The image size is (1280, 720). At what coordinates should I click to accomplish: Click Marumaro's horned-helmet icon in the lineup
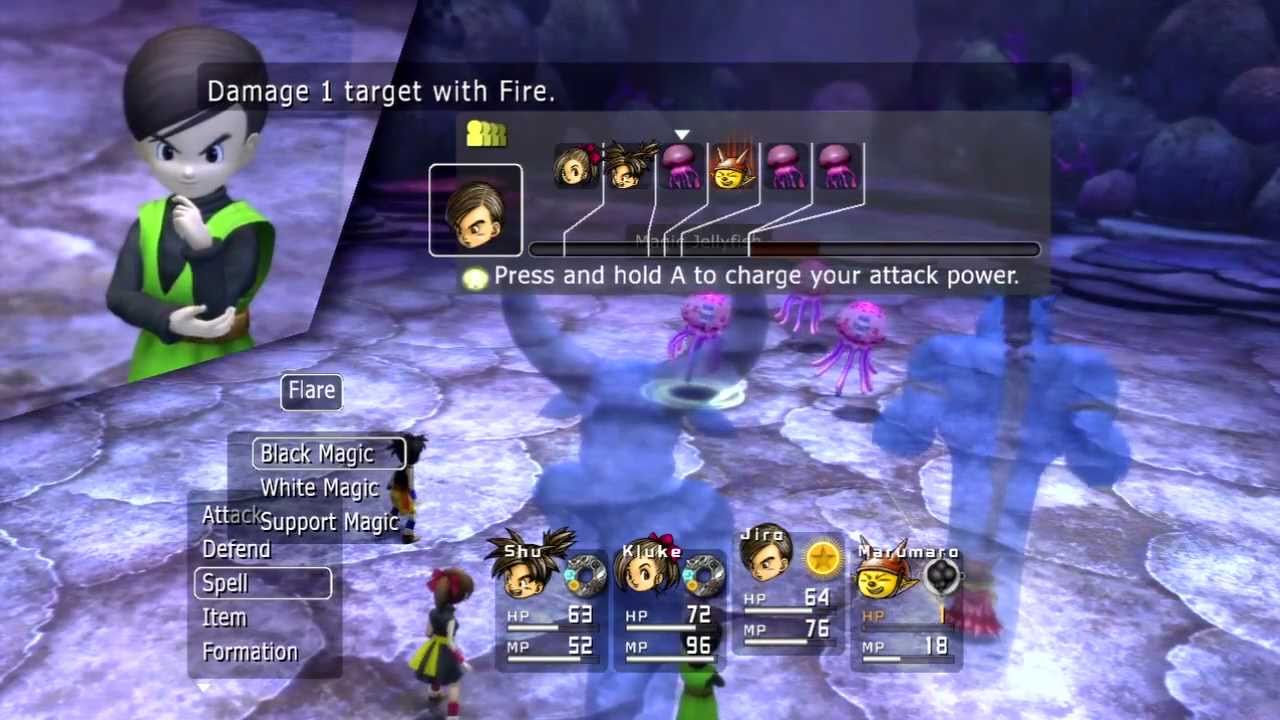tap(733, 168)
